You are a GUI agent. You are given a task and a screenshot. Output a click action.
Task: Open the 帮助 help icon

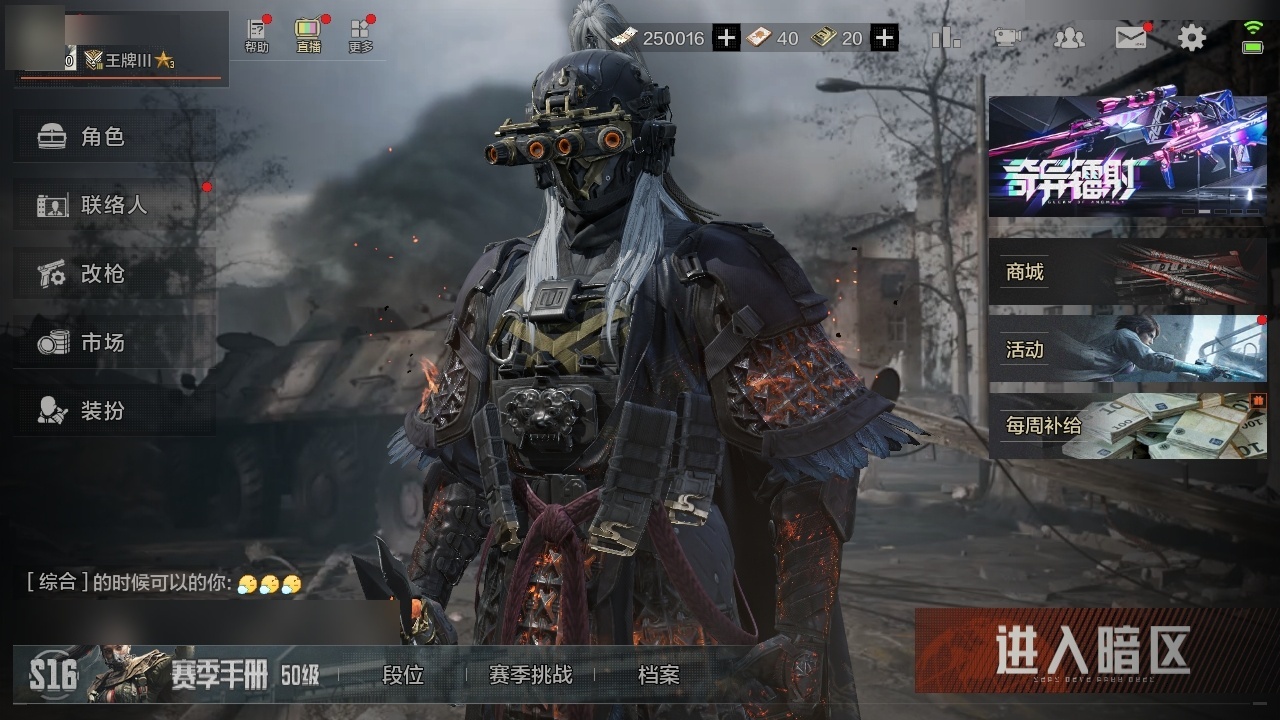point(257,36)
